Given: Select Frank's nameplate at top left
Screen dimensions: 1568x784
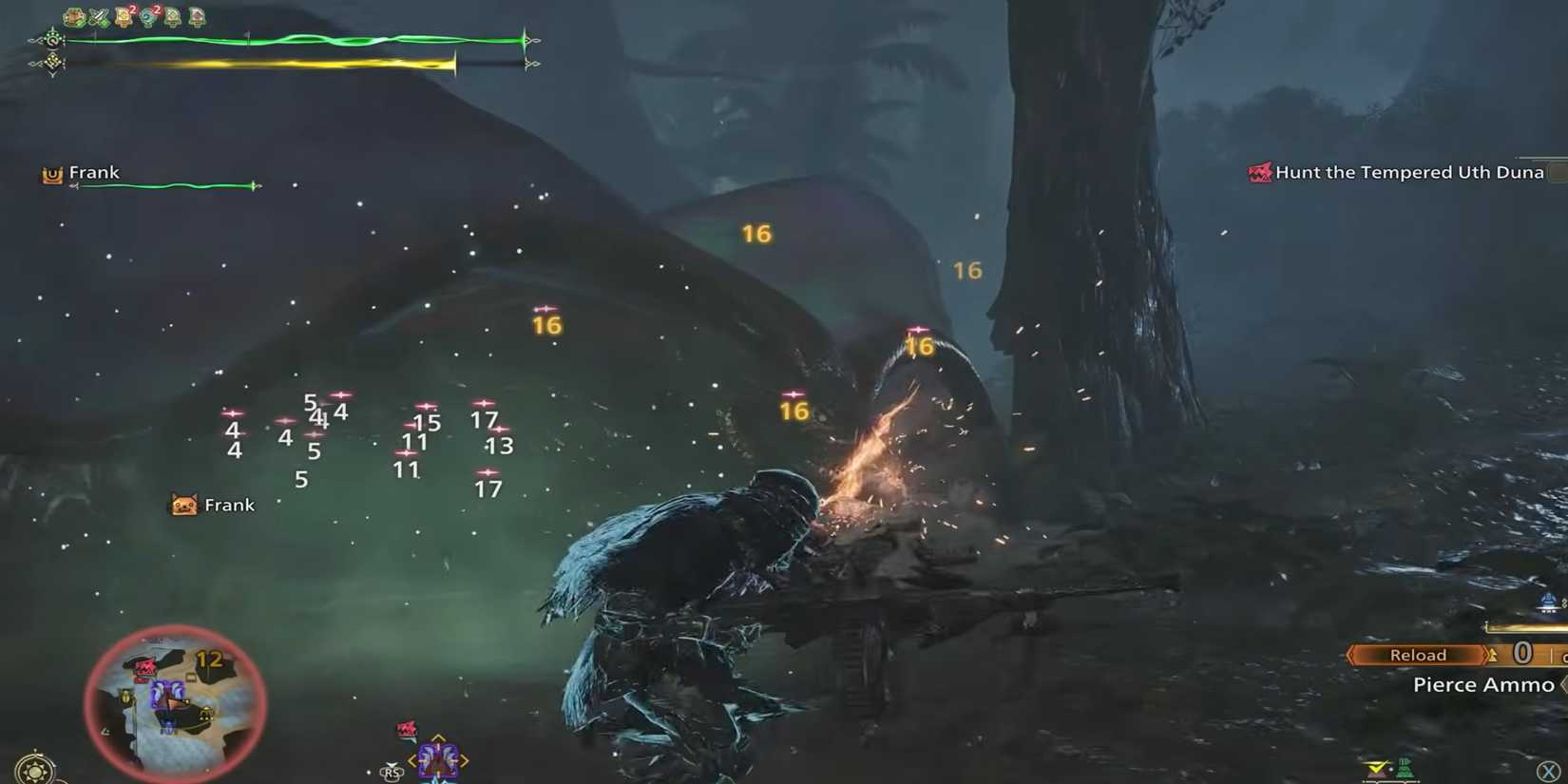Looking at the screenshot, I should coord(93,172).
